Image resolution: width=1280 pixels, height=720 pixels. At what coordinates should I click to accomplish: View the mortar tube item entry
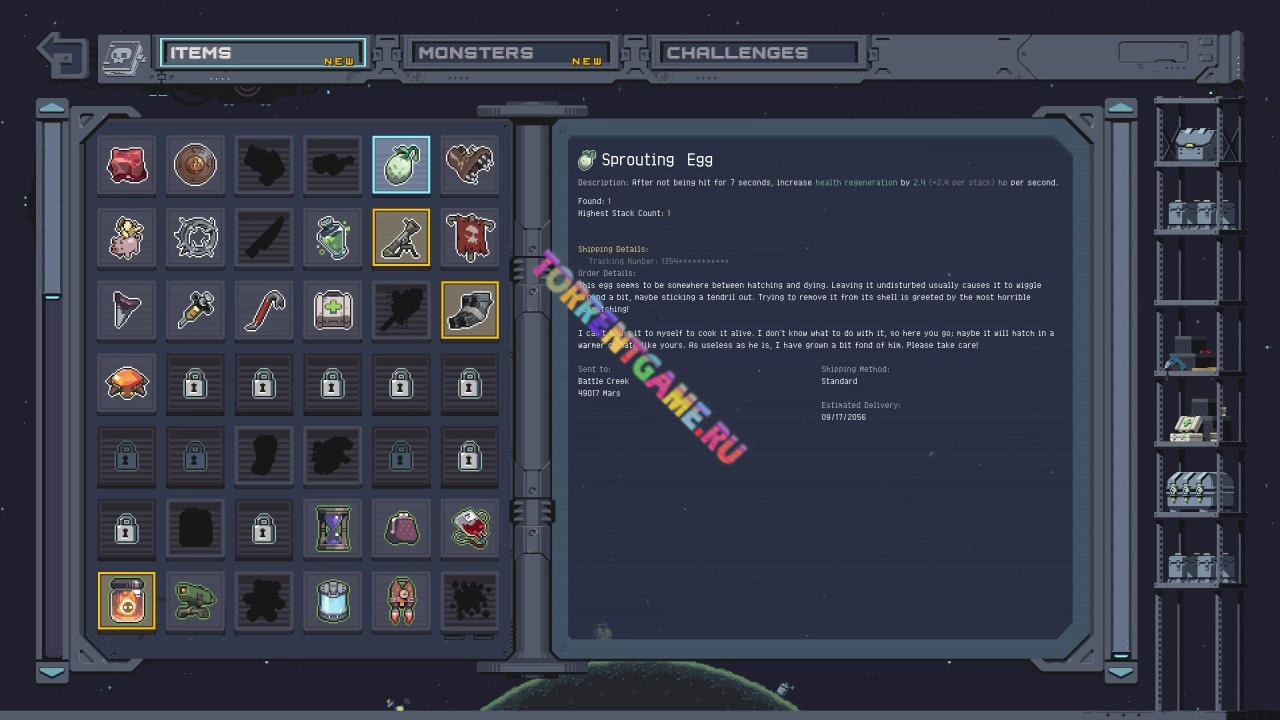(401, 238)
